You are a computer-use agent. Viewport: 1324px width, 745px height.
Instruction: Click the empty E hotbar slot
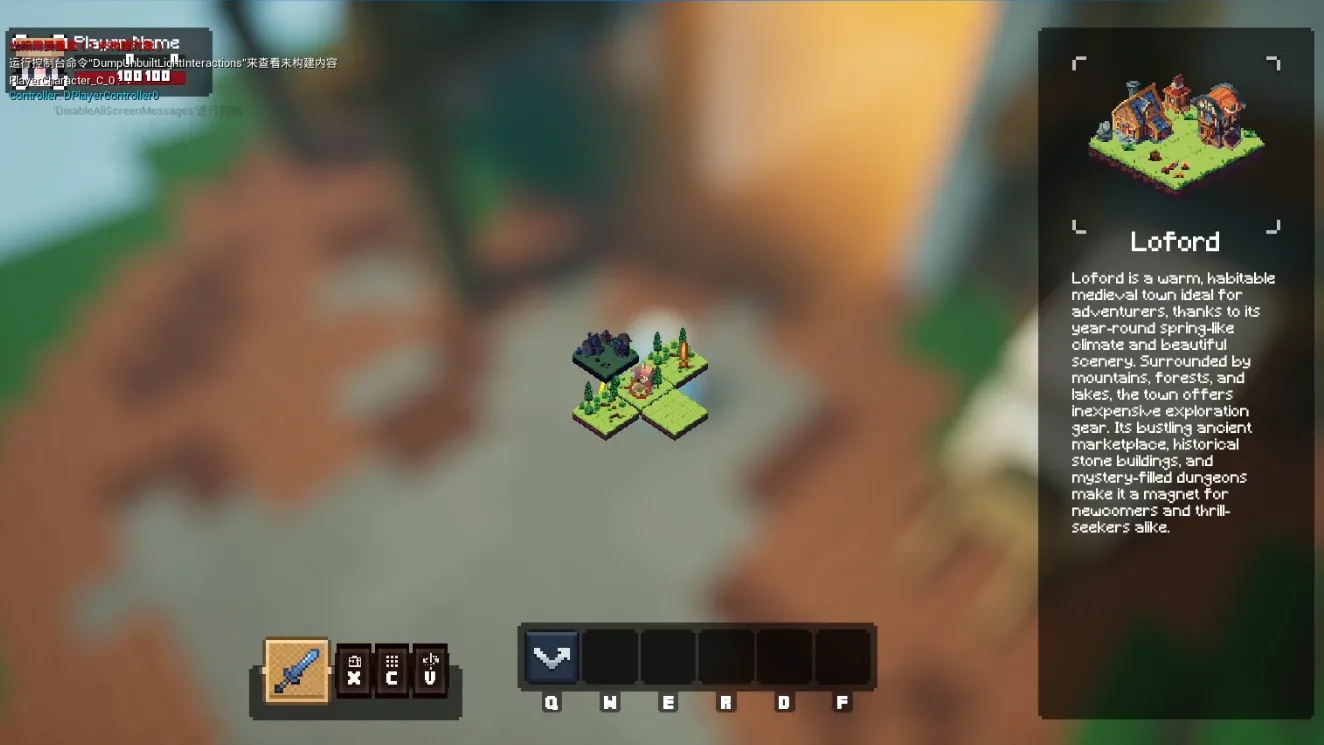click(x=668, y=657)
